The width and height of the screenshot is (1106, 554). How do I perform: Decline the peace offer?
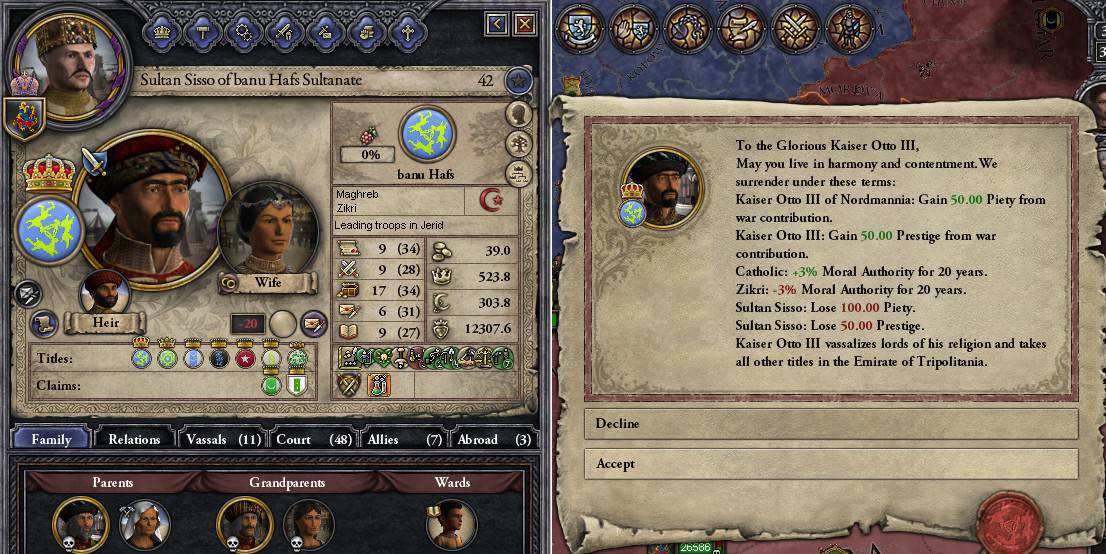coord(830,424)
